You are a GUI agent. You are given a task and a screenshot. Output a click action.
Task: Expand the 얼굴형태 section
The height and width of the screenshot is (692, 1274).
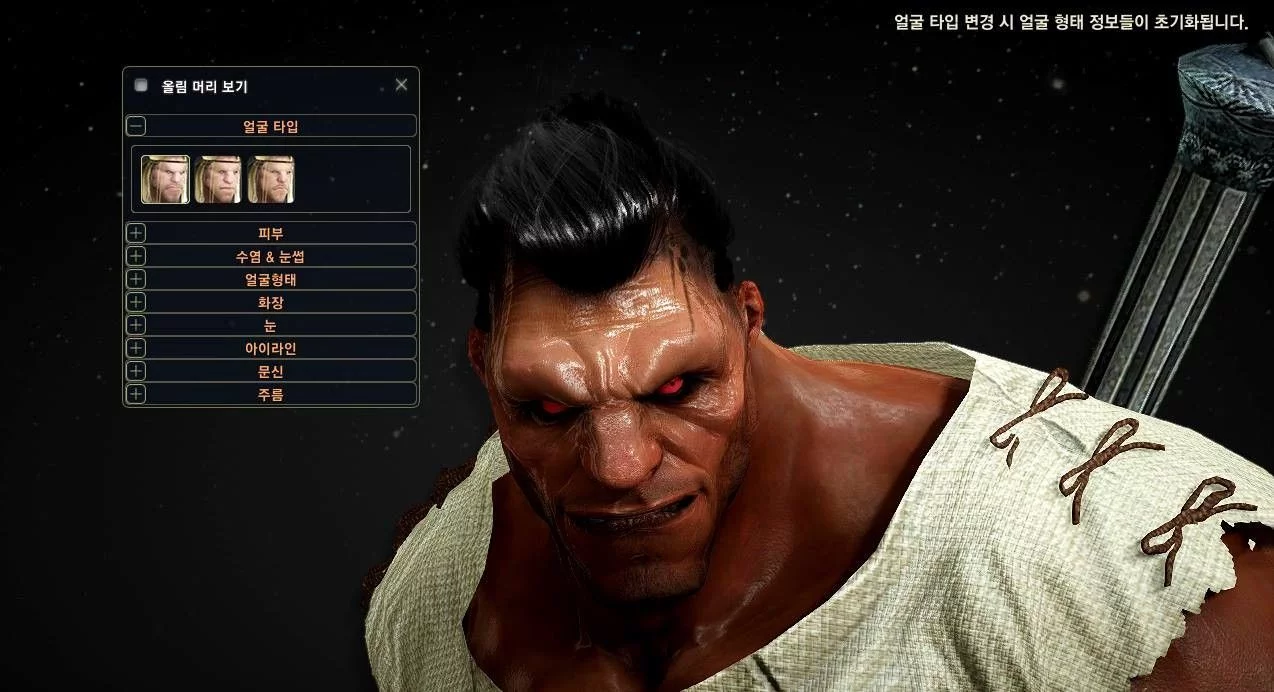click(136, 279)
